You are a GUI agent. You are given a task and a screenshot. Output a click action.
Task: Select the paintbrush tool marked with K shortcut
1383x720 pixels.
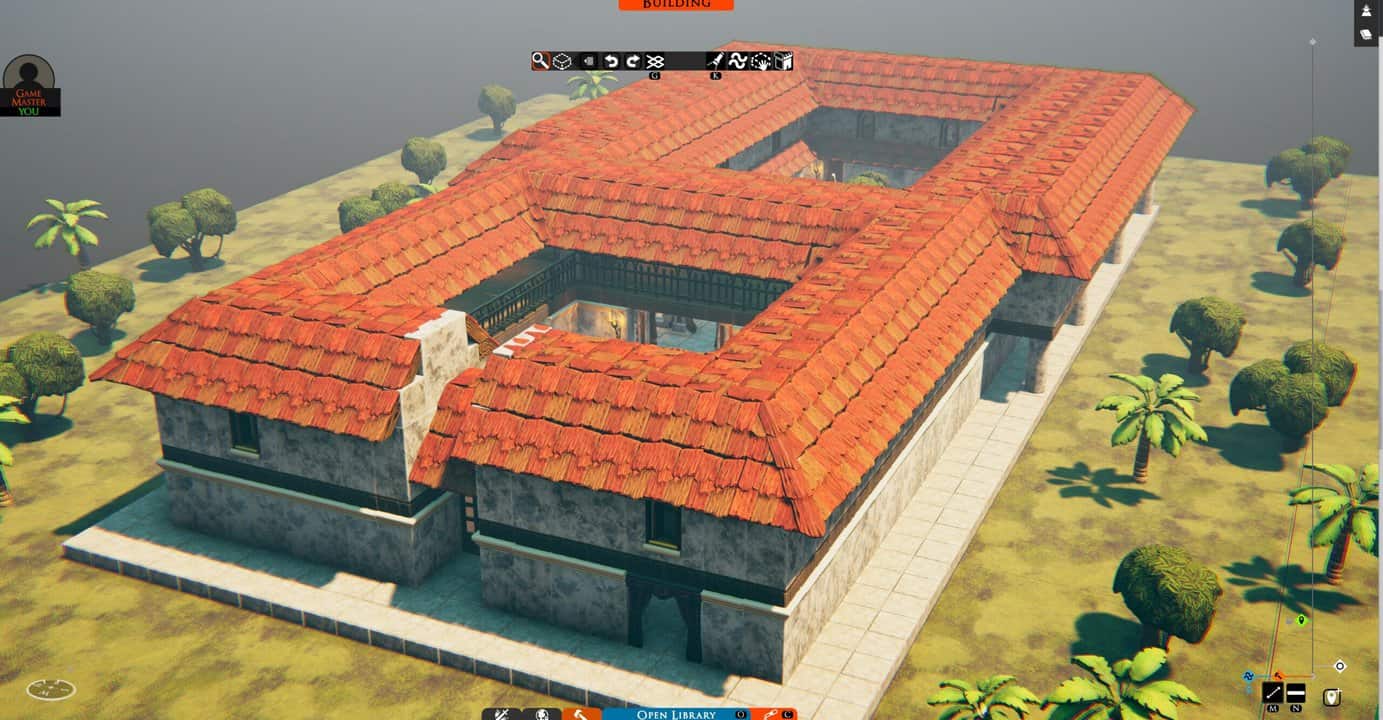click(x=715, y=61)
